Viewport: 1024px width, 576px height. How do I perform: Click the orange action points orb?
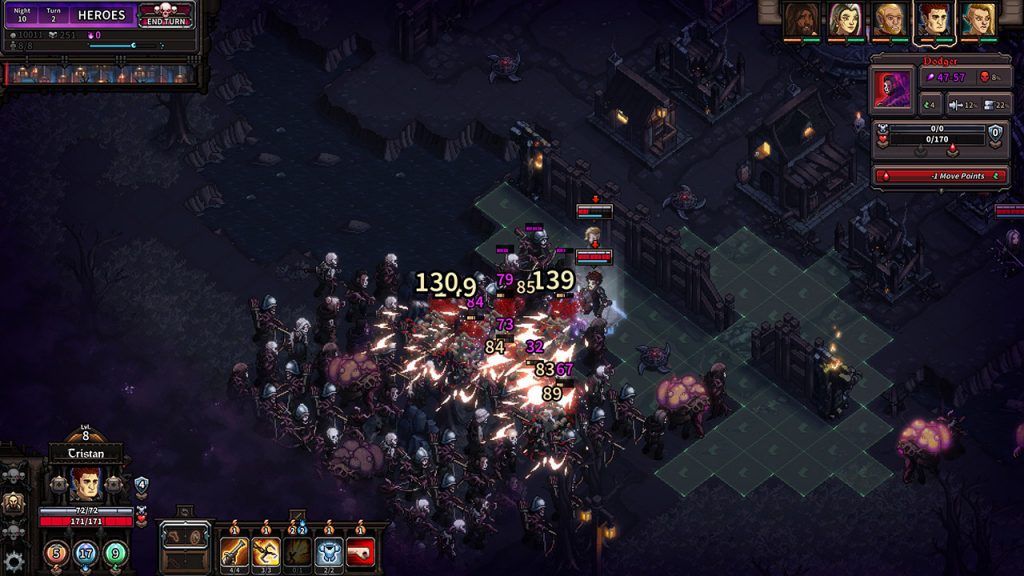tap(56, 551)
